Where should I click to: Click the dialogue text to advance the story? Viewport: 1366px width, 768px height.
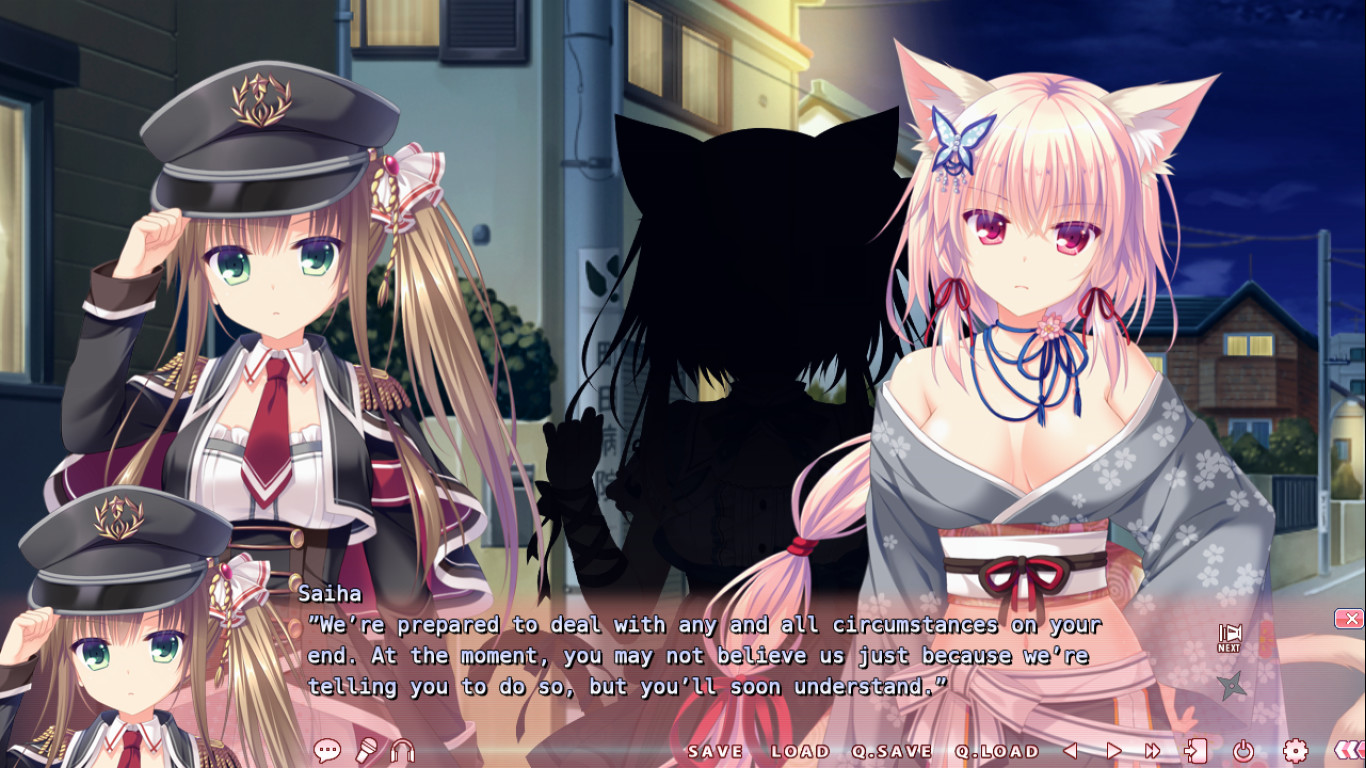click(700, 656)
